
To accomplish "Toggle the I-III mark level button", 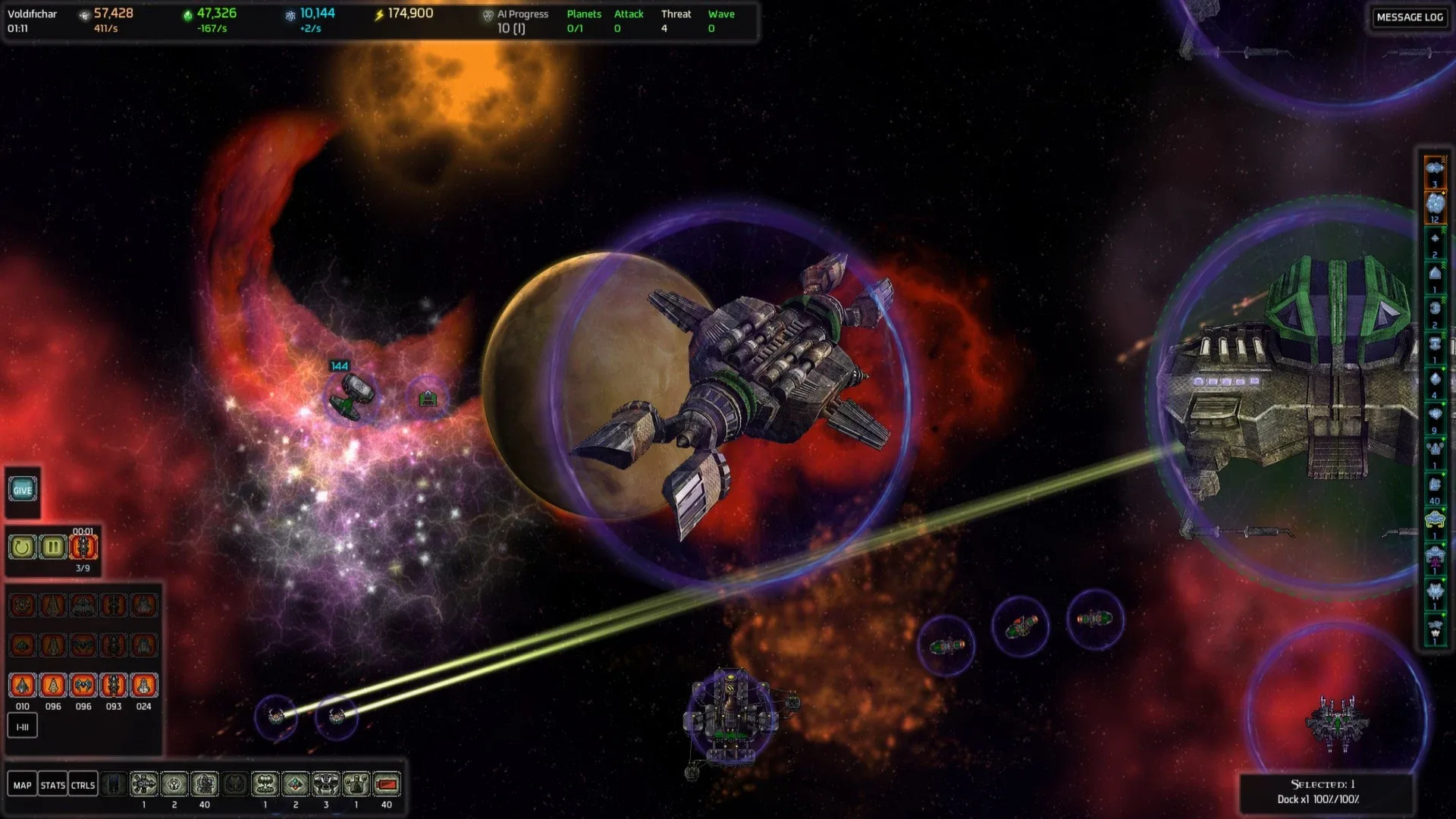I will (23, 726).
